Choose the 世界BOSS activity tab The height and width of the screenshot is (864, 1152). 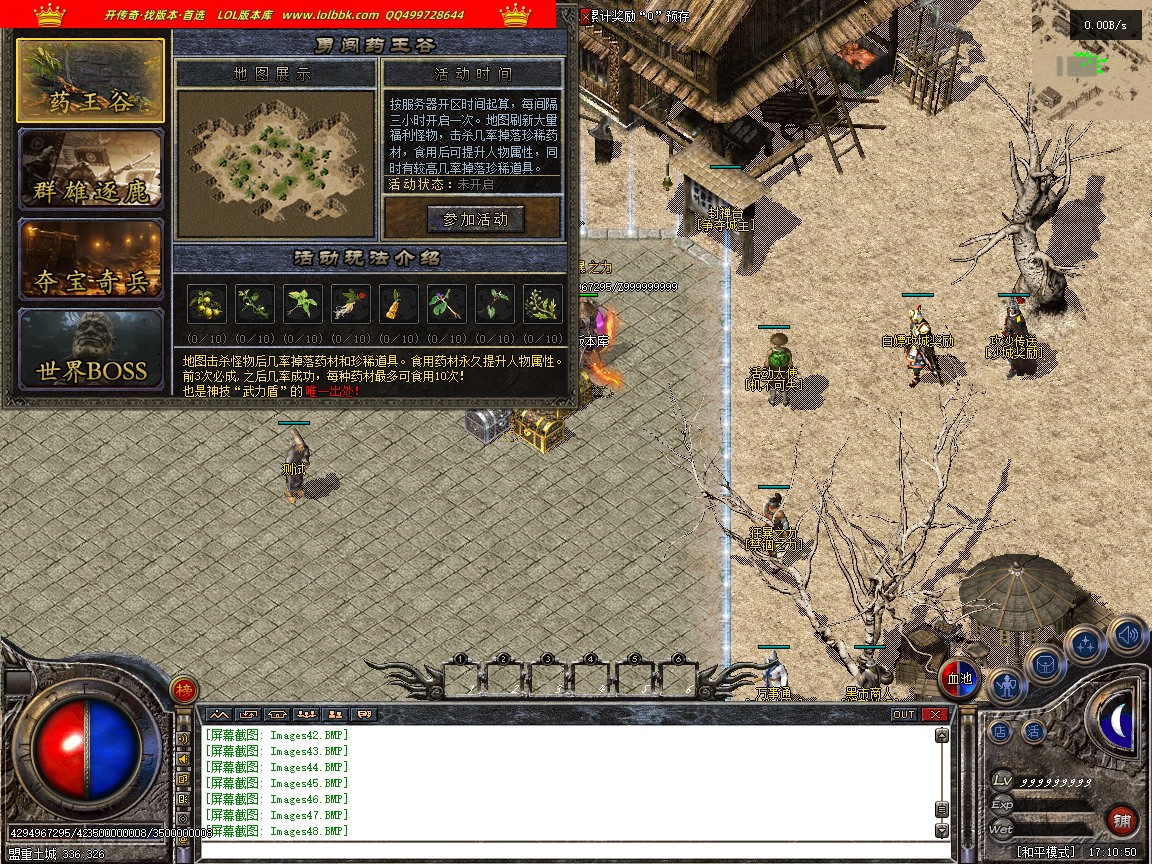[x=90, y=350]
